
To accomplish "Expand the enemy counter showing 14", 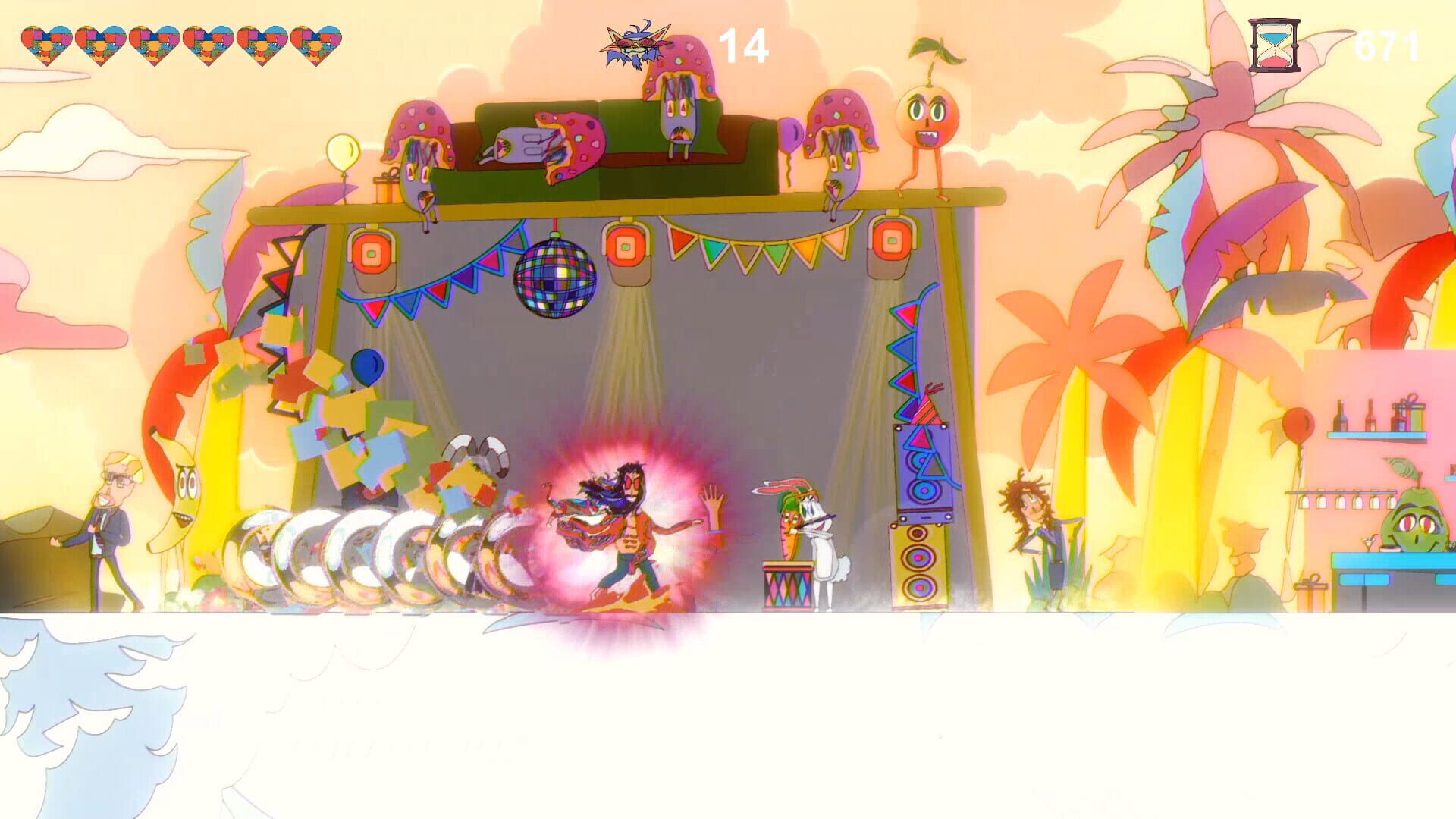I will [742, 43].
